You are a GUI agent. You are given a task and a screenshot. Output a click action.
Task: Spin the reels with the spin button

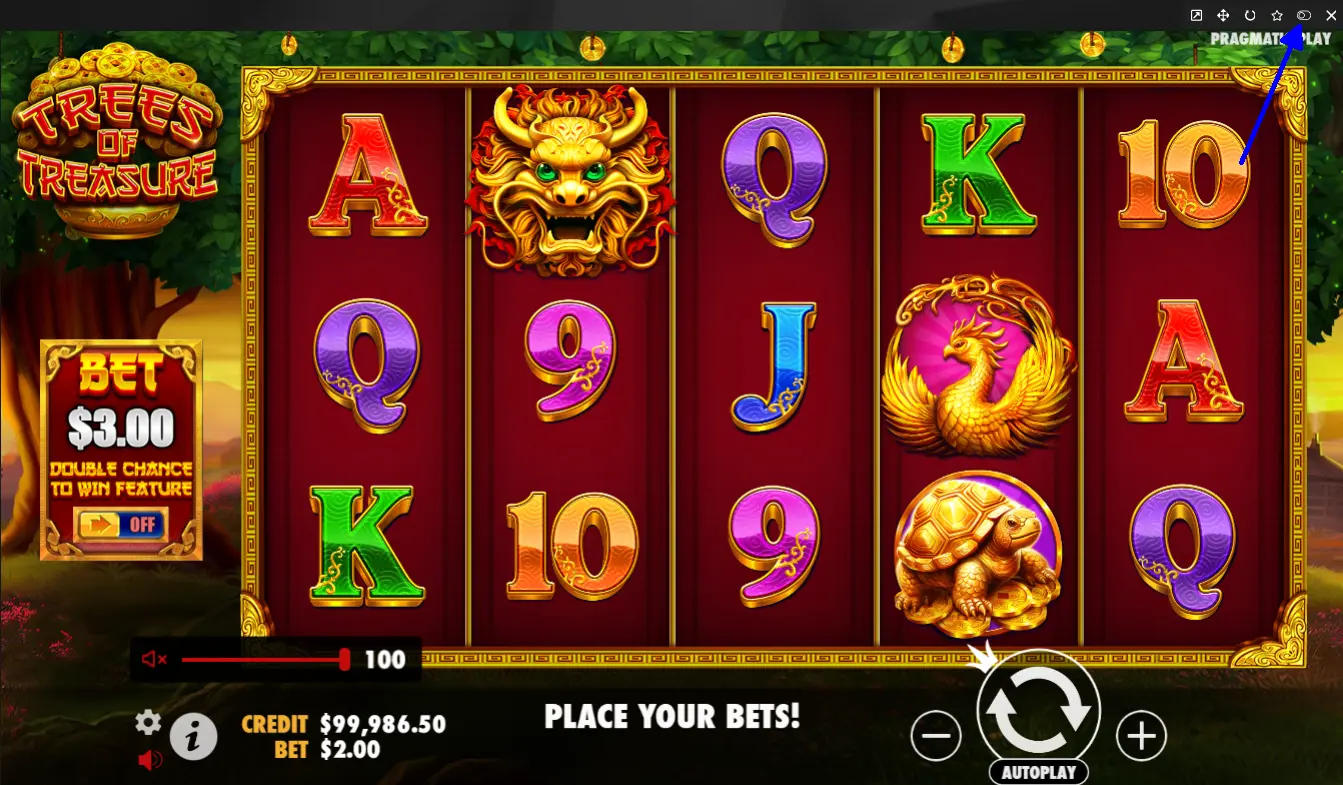(1038, 710)
